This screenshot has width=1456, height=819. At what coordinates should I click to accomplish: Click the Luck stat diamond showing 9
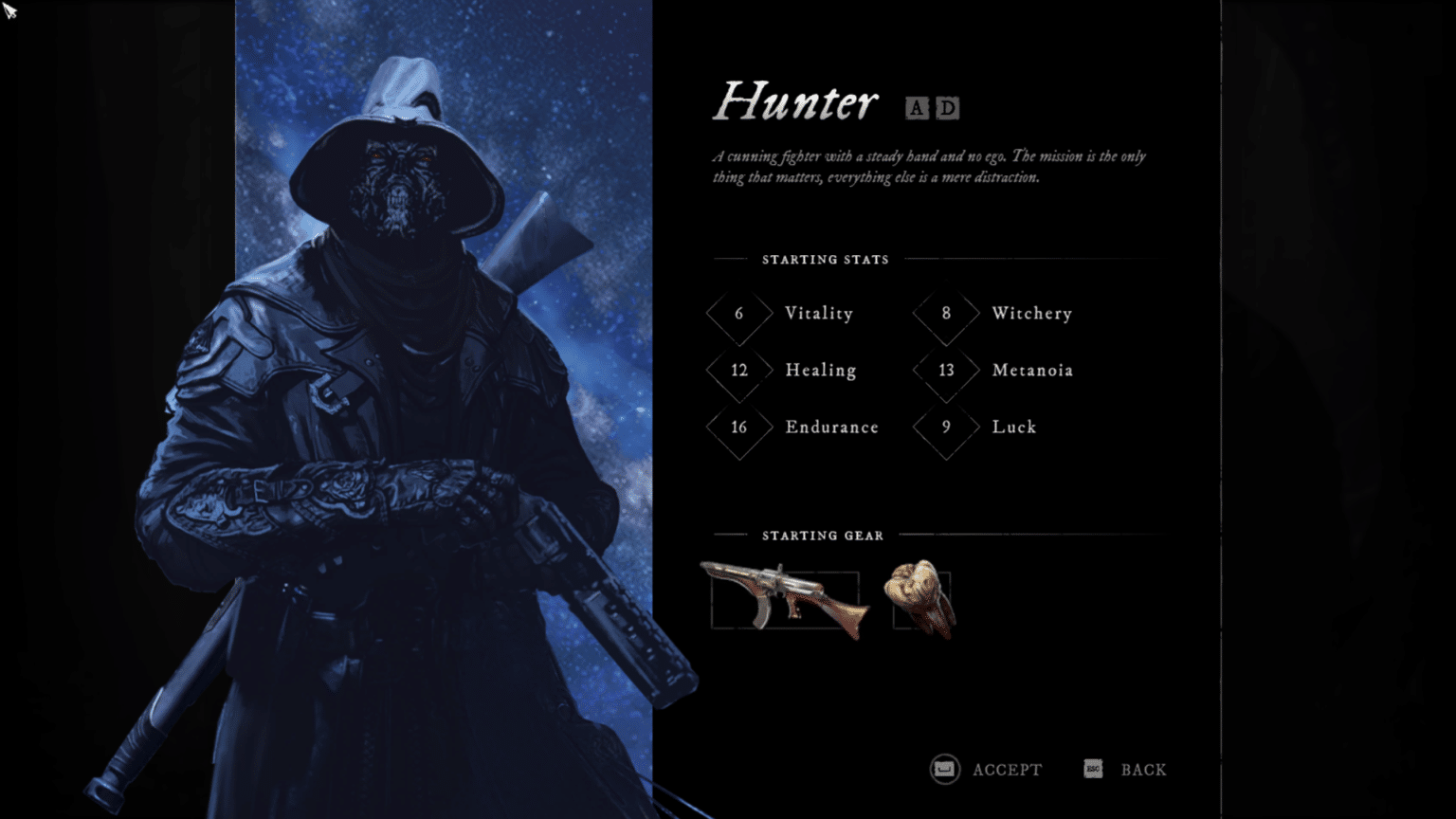(944, 428)
